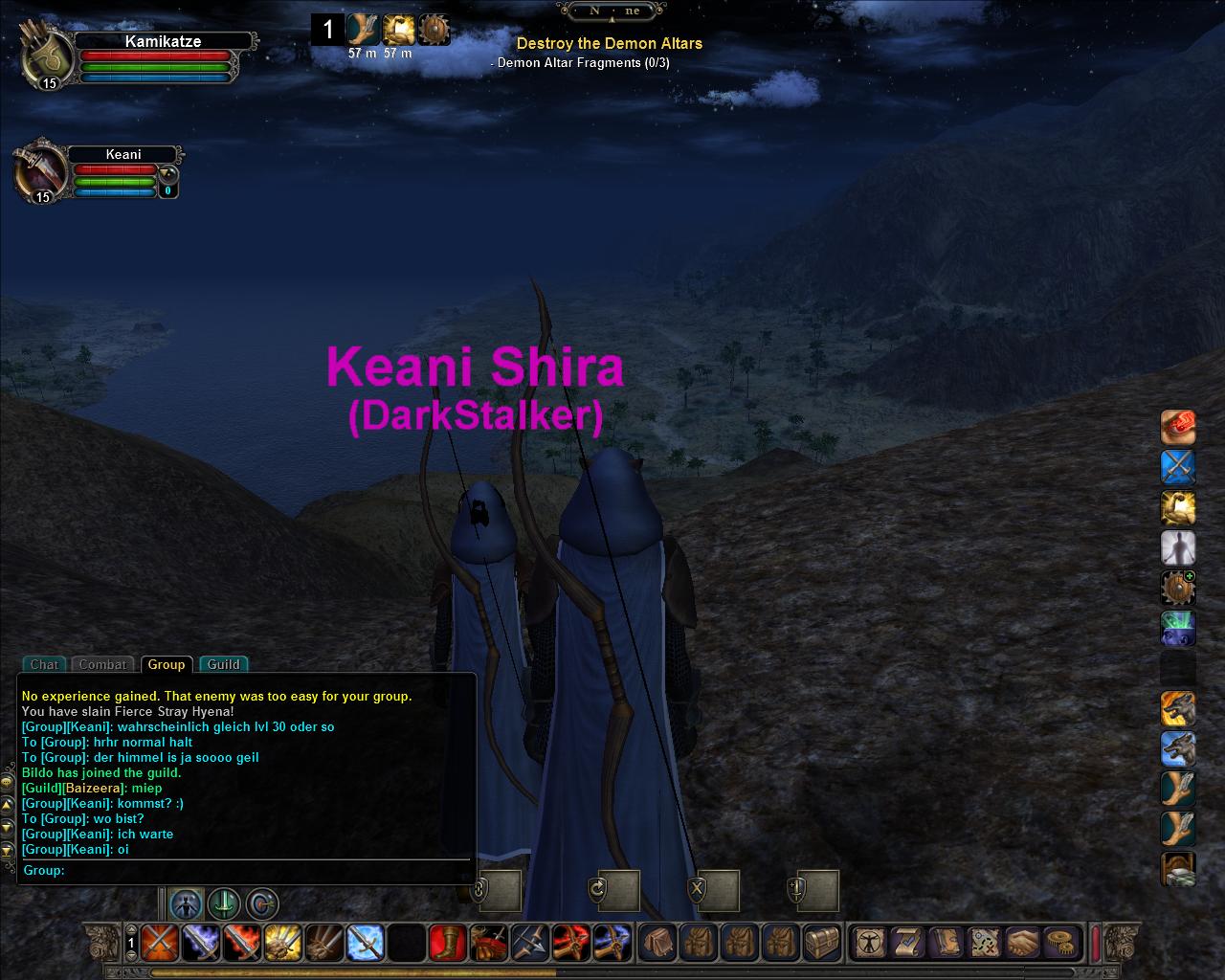Click the compass heading at the top

pyautogui.click(x=611, y=11)
